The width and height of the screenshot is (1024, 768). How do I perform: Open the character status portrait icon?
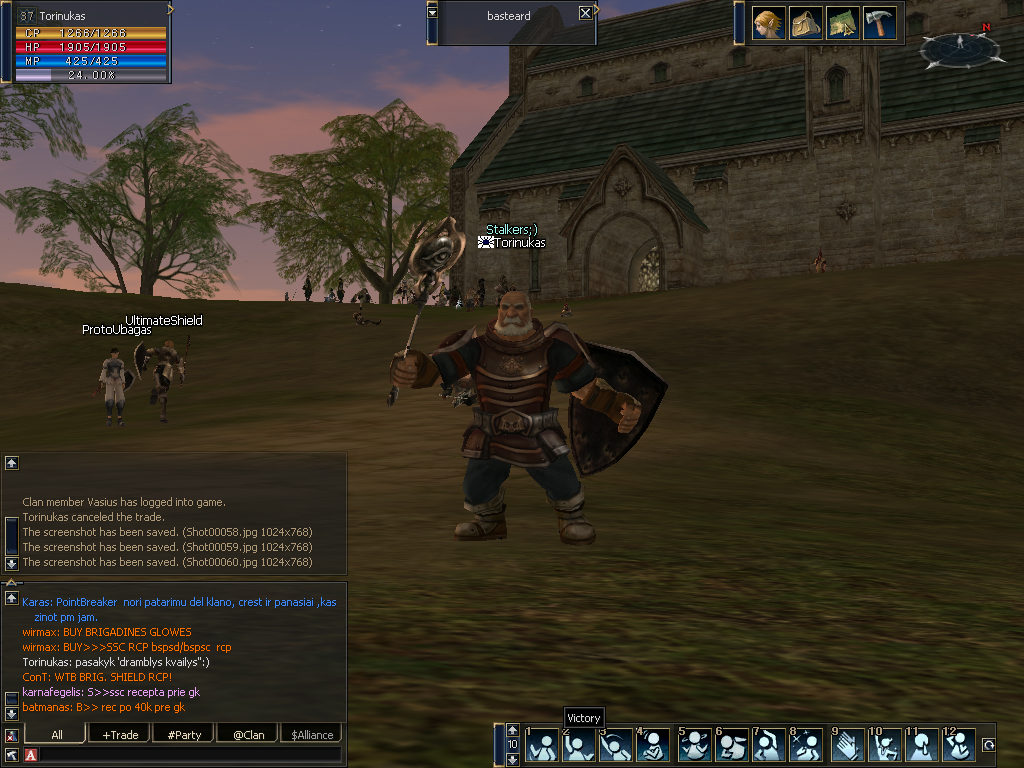(x=768, y=23)
